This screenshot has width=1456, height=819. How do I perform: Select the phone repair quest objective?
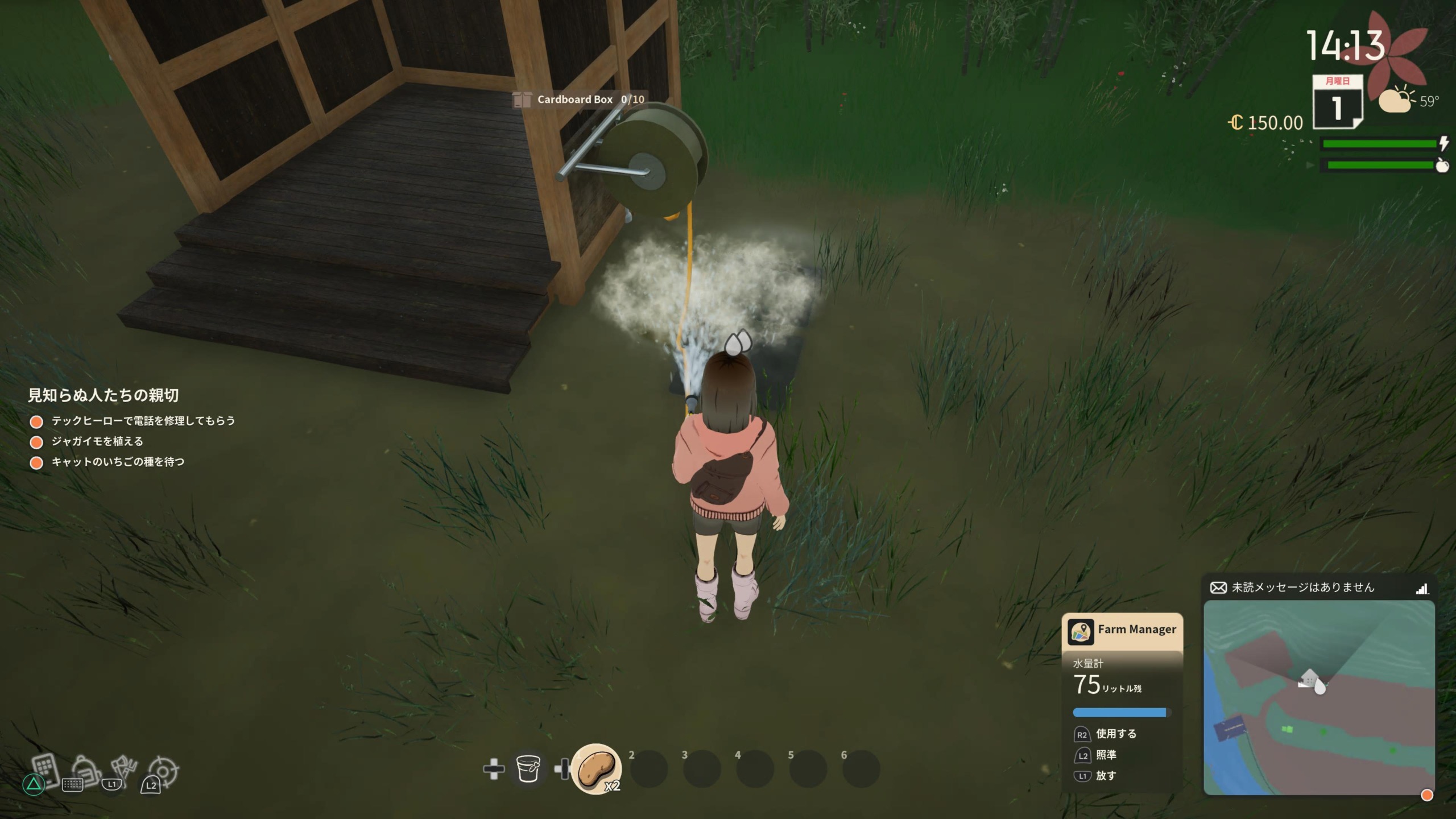point(143,421)
